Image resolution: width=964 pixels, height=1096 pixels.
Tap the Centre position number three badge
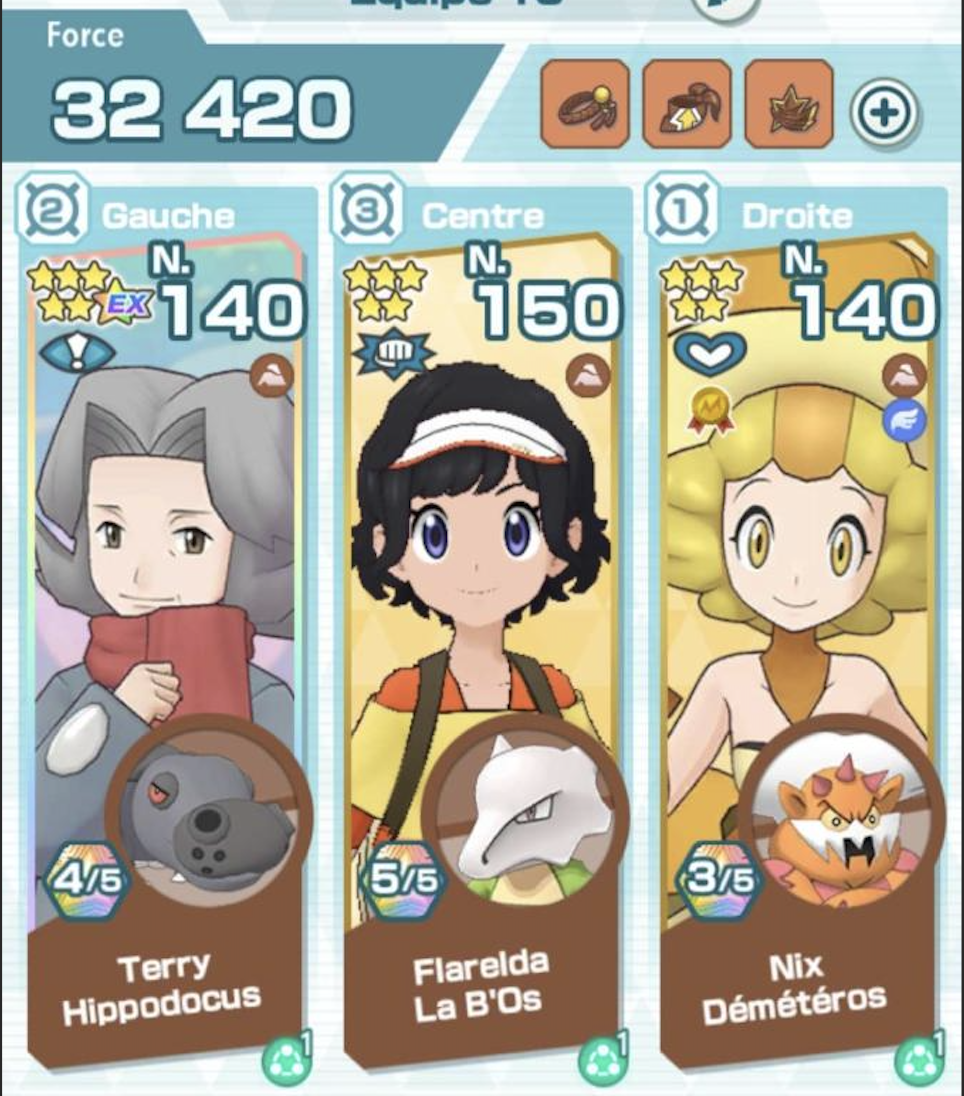367,214
